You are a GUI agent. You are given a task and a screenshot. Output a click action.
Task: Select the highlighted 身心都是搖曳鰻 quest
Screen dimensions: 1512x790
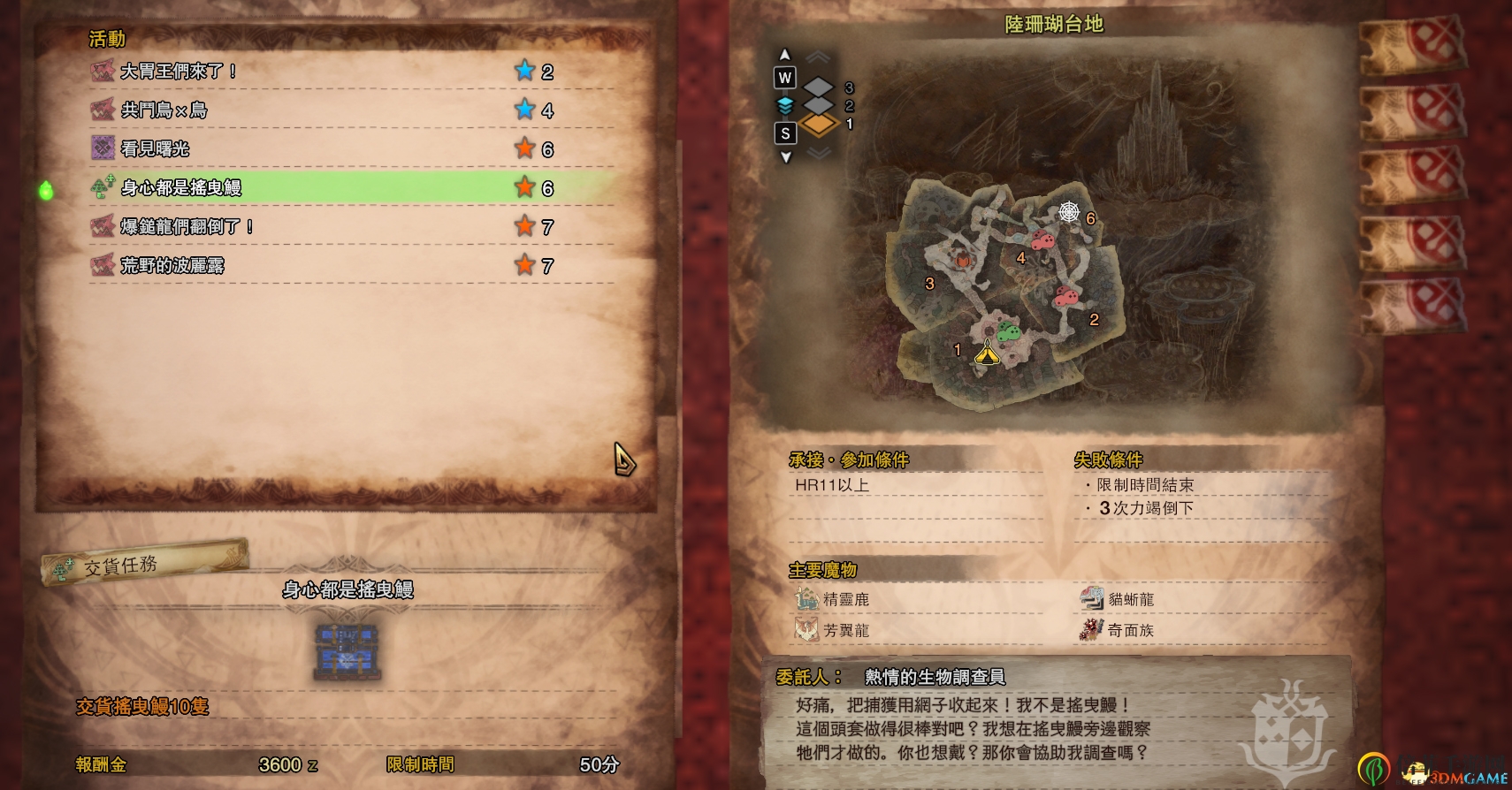pyautogui.click(x=181, y=188)
